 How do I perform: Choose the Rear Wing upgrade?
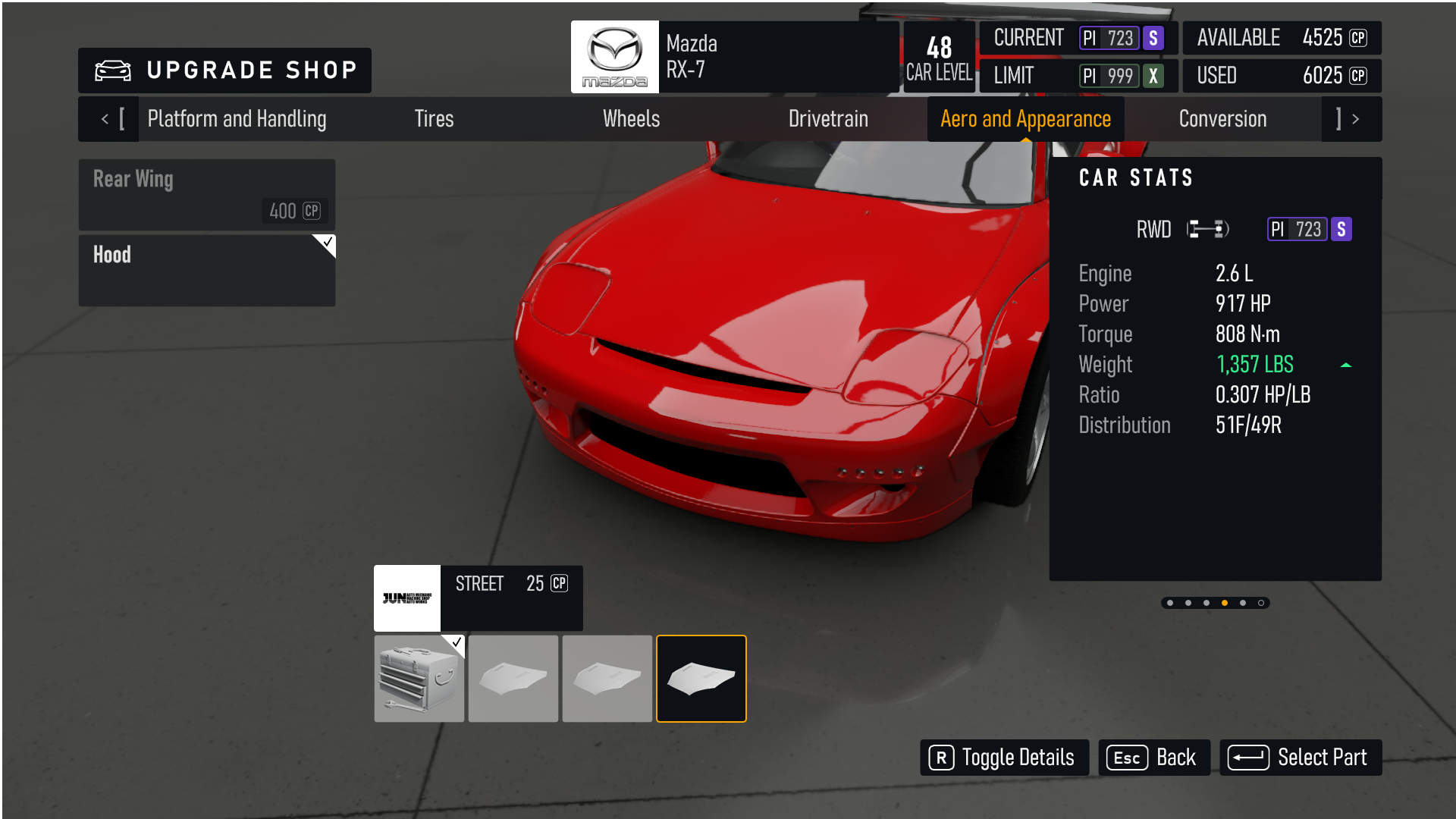click(207, 194)
